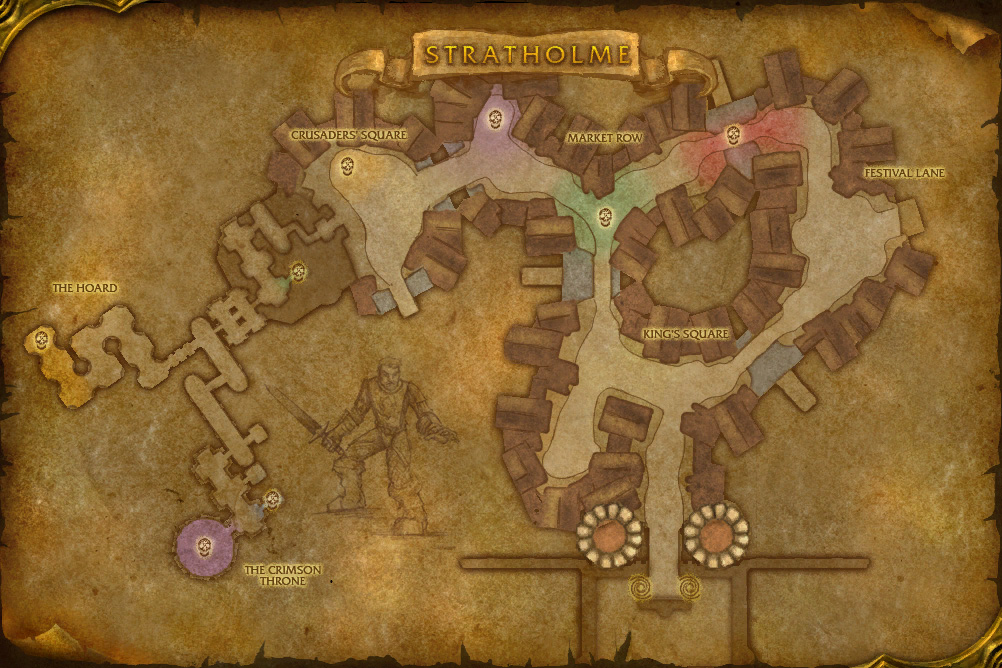Choose the skull in the green-tinted zone
The height and width of the screenshot is (668, 1002).
coord(605,215)
